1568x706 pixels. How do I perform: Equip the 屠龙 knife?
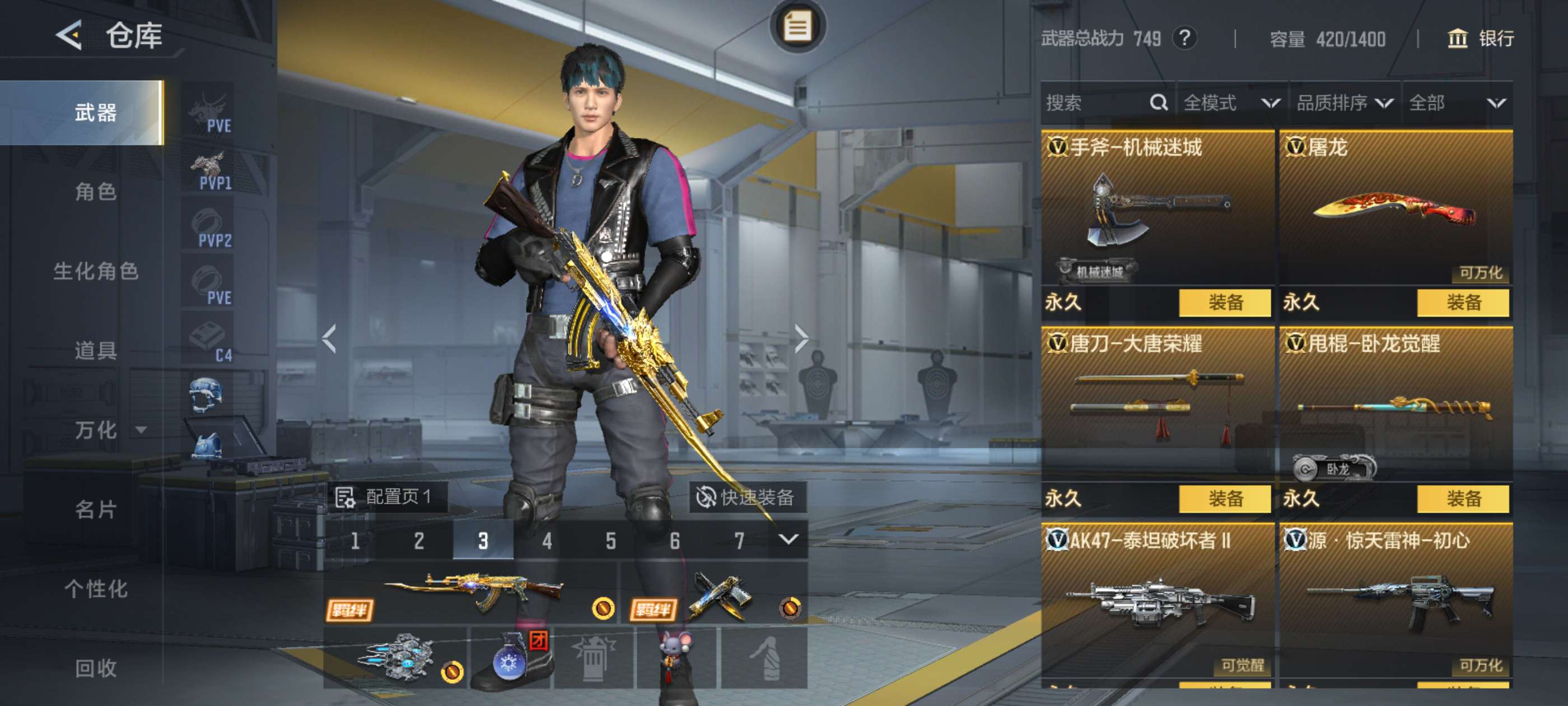pos(1462,302)
